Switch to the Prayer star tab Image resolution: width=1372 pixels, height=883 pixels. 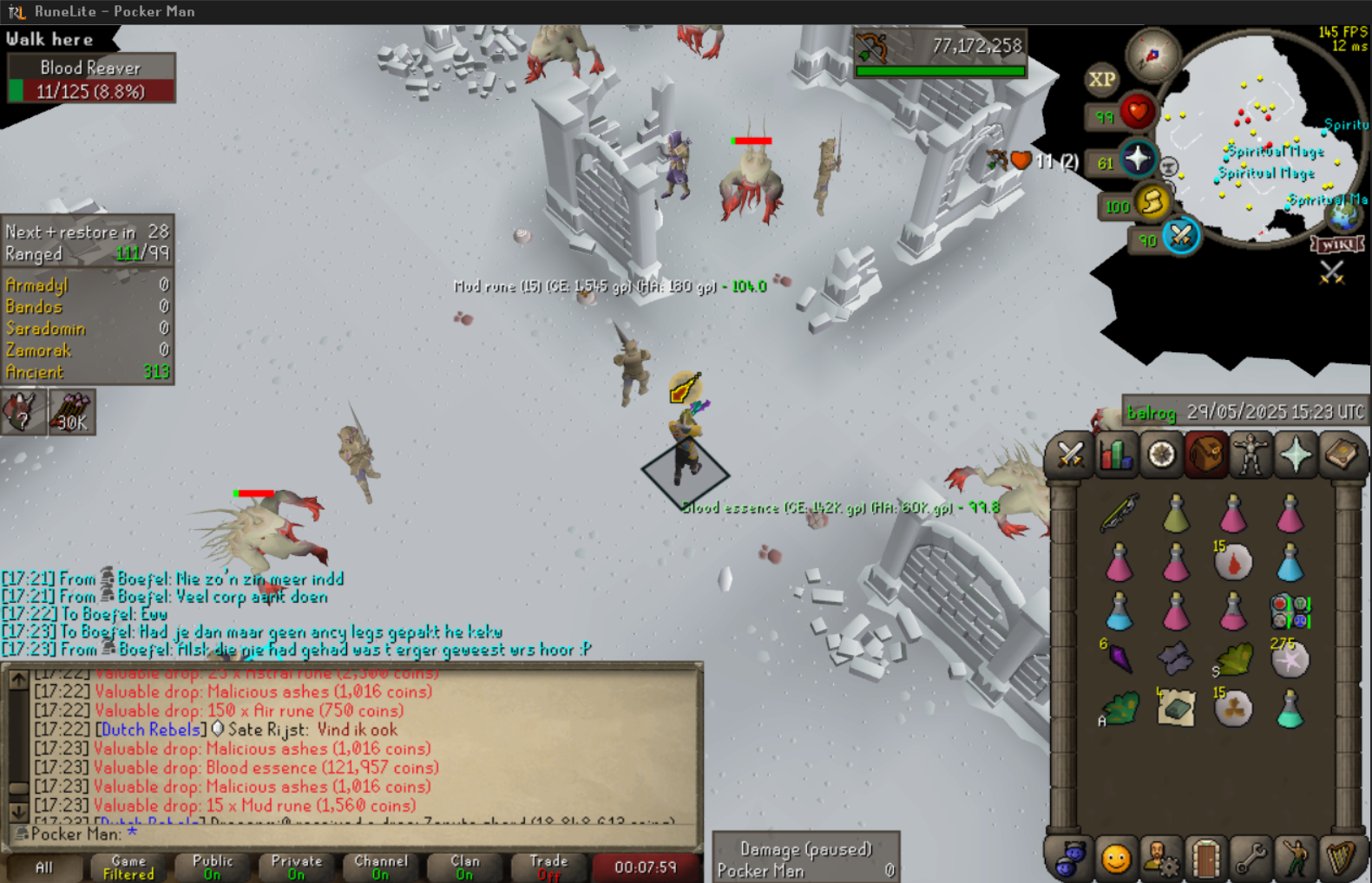[x=1296, y=455]
